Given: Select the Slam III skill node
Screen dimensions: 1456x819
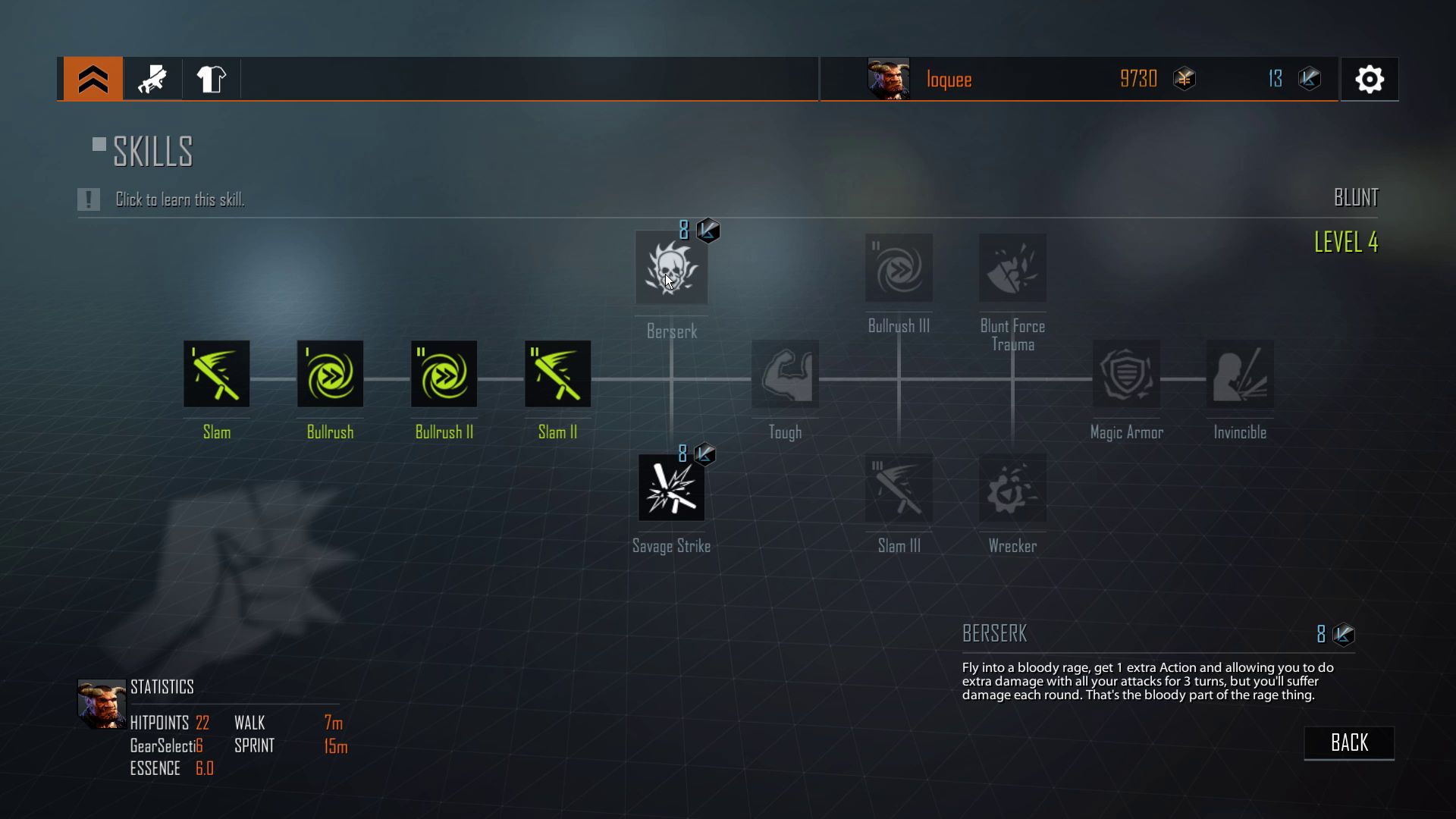Looking at the screenshot, I should point(899,488).
